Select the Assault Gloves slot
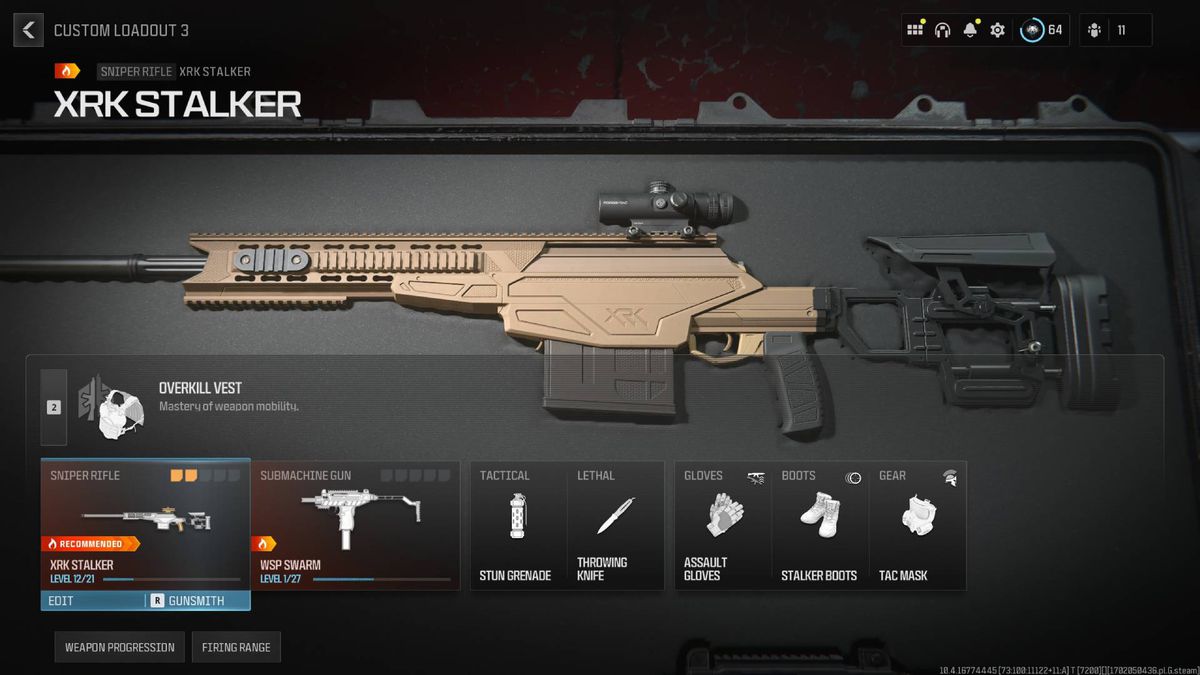Screen dimensions: 1200x675 pos(722,525)
